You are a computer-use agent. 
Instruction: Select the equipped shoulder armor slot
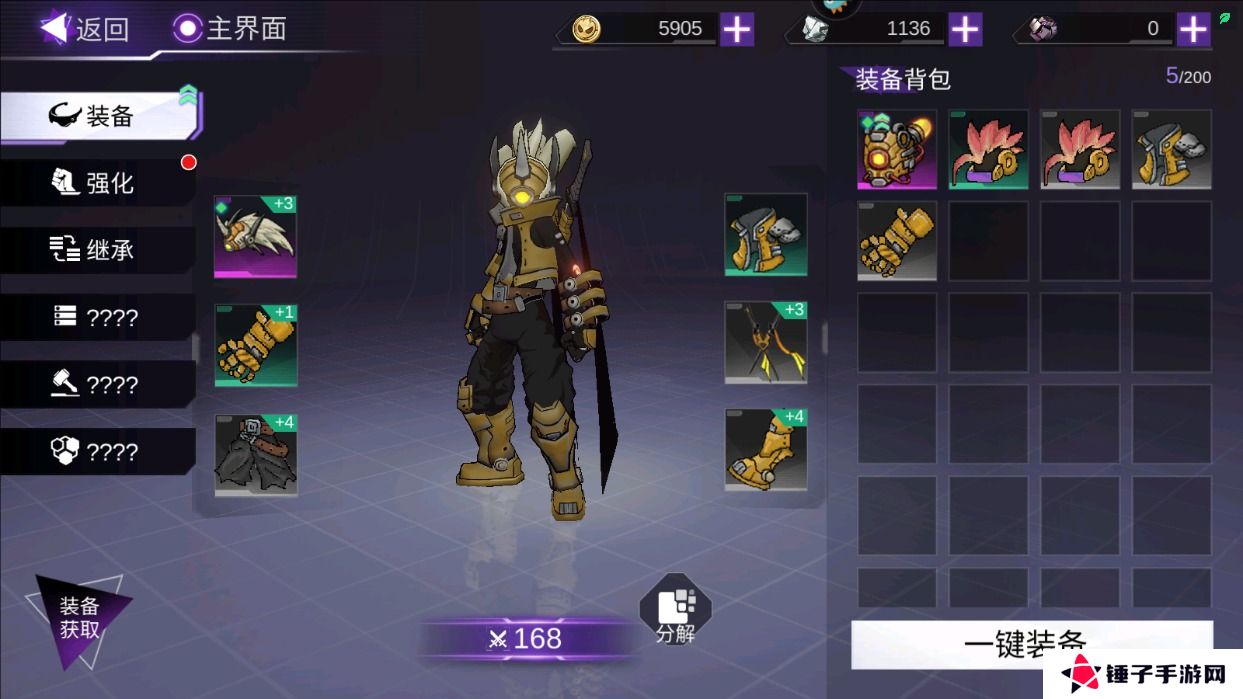(x=766, y=235)
